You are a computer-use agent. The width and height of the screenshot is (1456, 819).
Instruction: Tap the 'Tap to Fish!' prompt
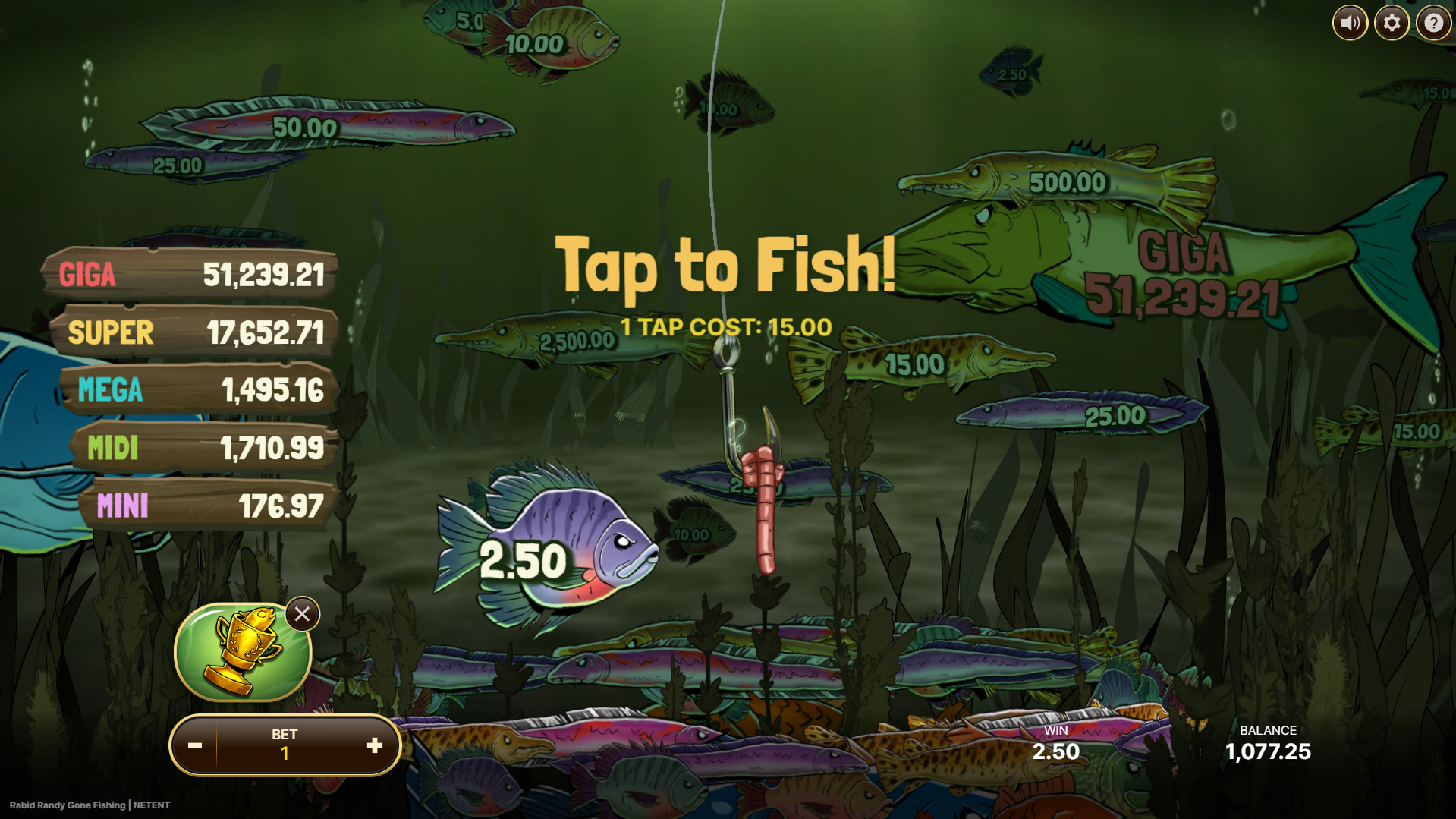tap(725, 265)
